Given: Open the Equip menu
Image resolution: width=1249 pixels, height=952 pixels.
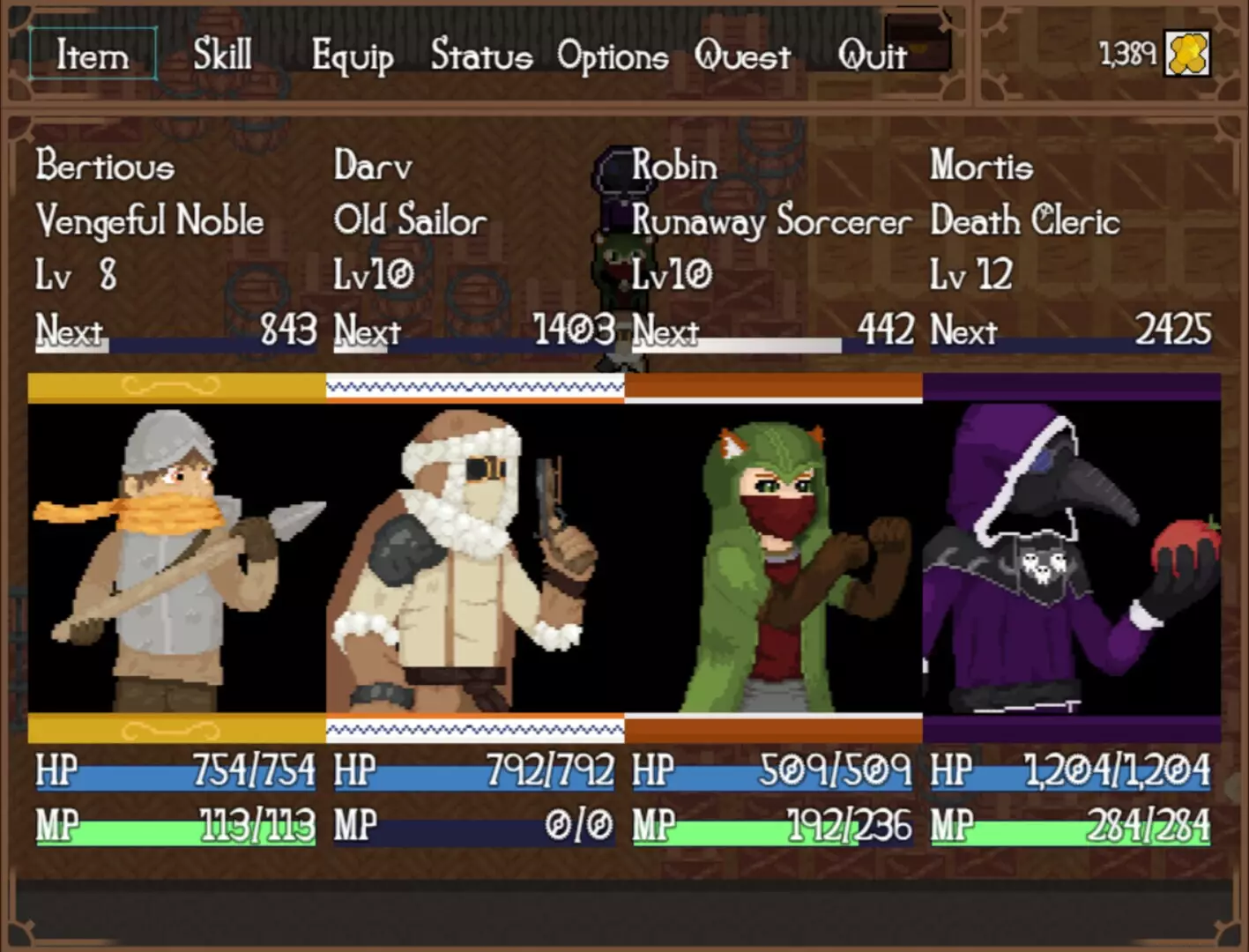Looking at the screenshot, I should 352,56.
